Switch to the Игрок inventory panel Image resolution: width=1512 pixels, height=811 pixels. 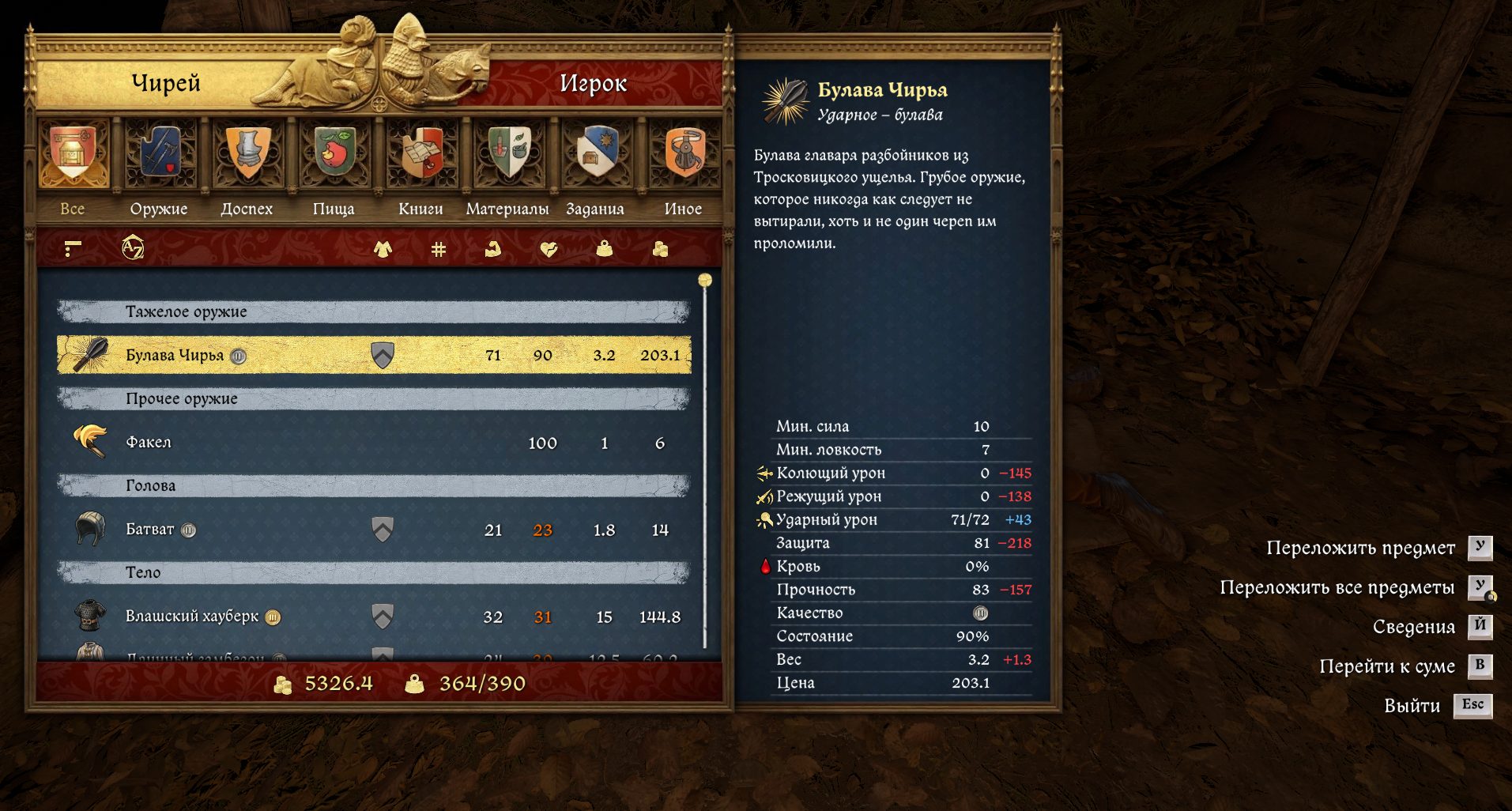tap(593, 83)
